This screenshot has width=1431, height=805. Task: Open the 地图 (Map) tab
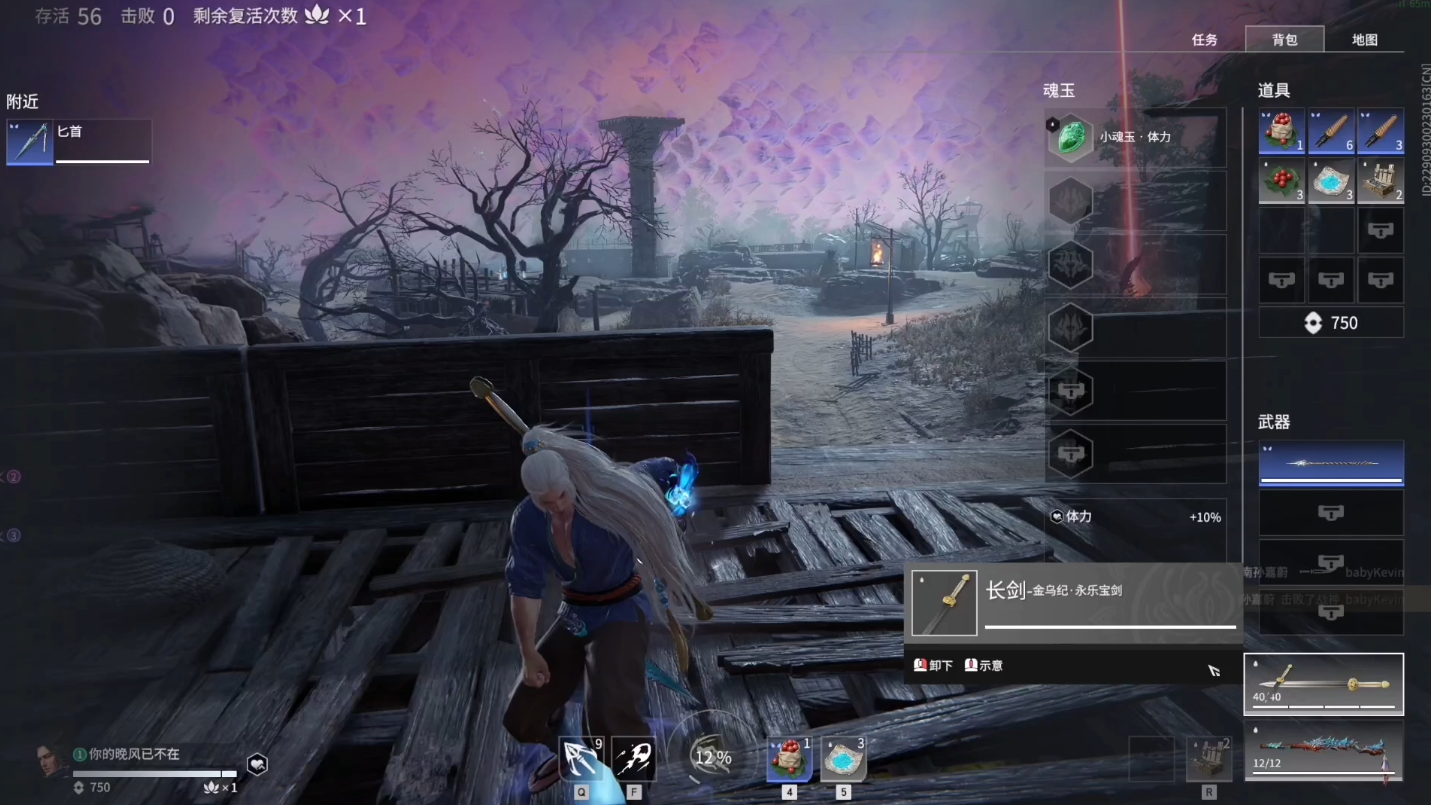tap(1364, 40)
